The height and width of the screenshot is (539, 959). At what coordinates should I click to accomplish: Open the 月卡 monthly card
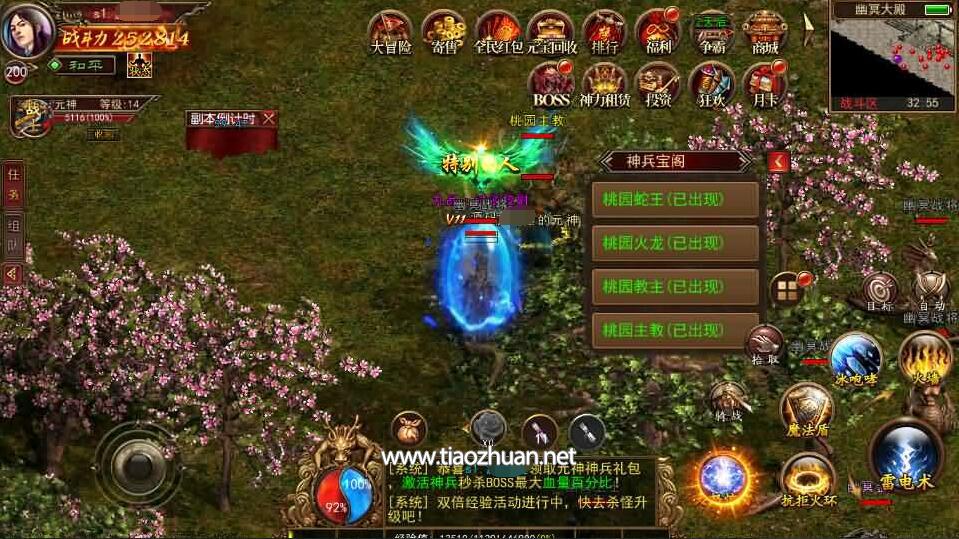point(765,84)
